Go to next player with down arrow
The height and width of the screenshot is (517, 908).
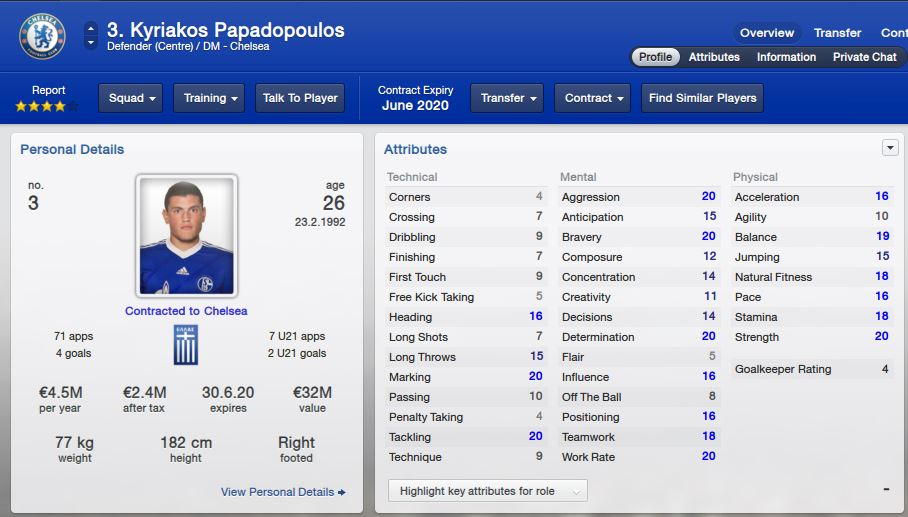tap(91, 43)
